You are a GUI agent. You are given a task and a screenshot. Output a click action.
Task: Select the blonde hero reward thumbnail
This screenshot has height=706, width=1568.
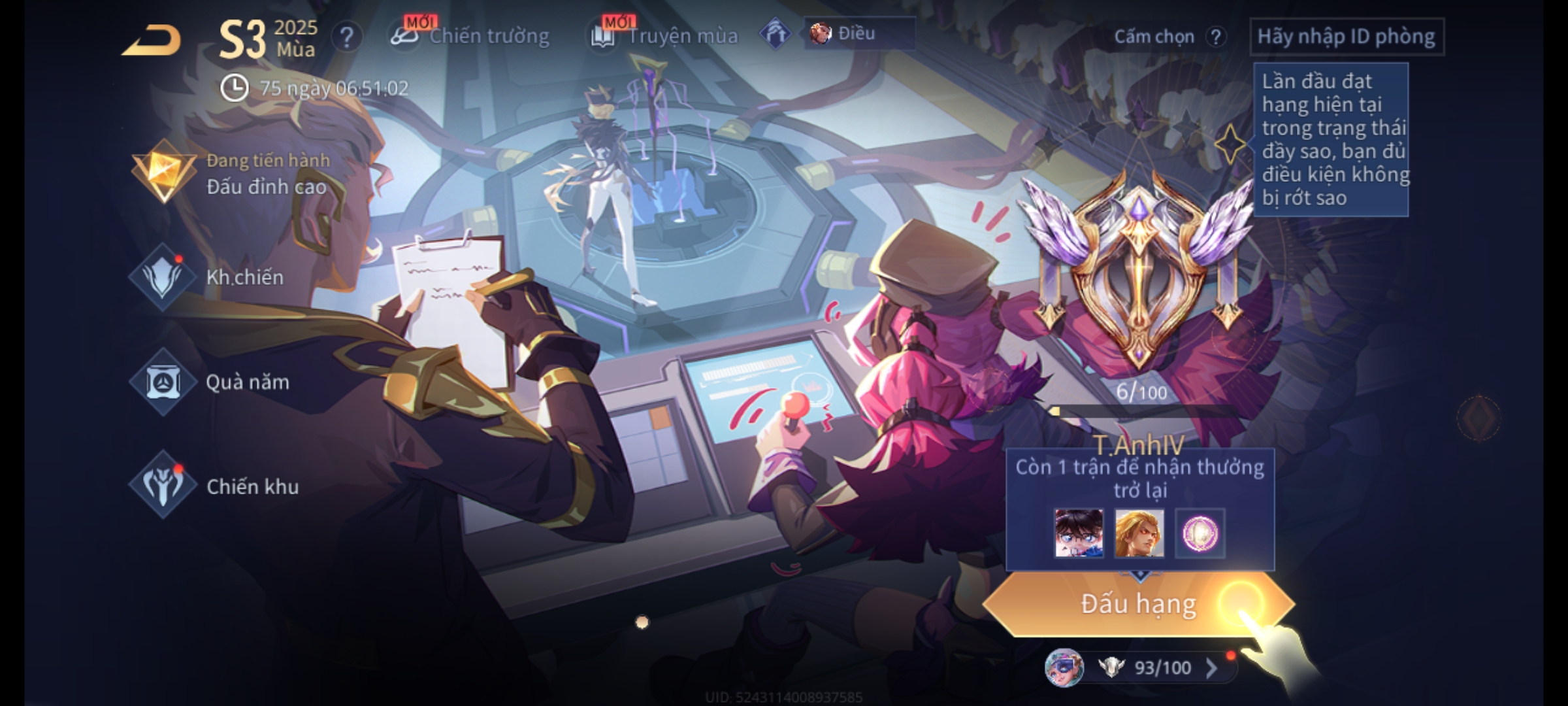(1139, 533)
